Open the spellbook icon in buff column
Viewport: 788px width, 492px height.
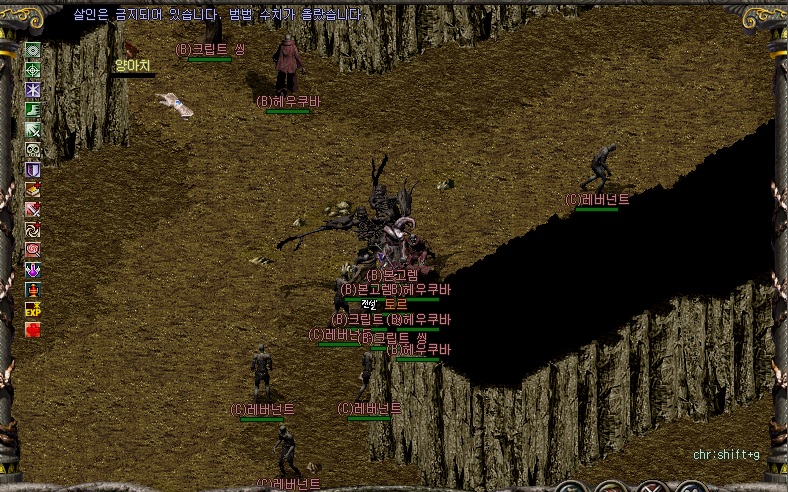(33, 190)
